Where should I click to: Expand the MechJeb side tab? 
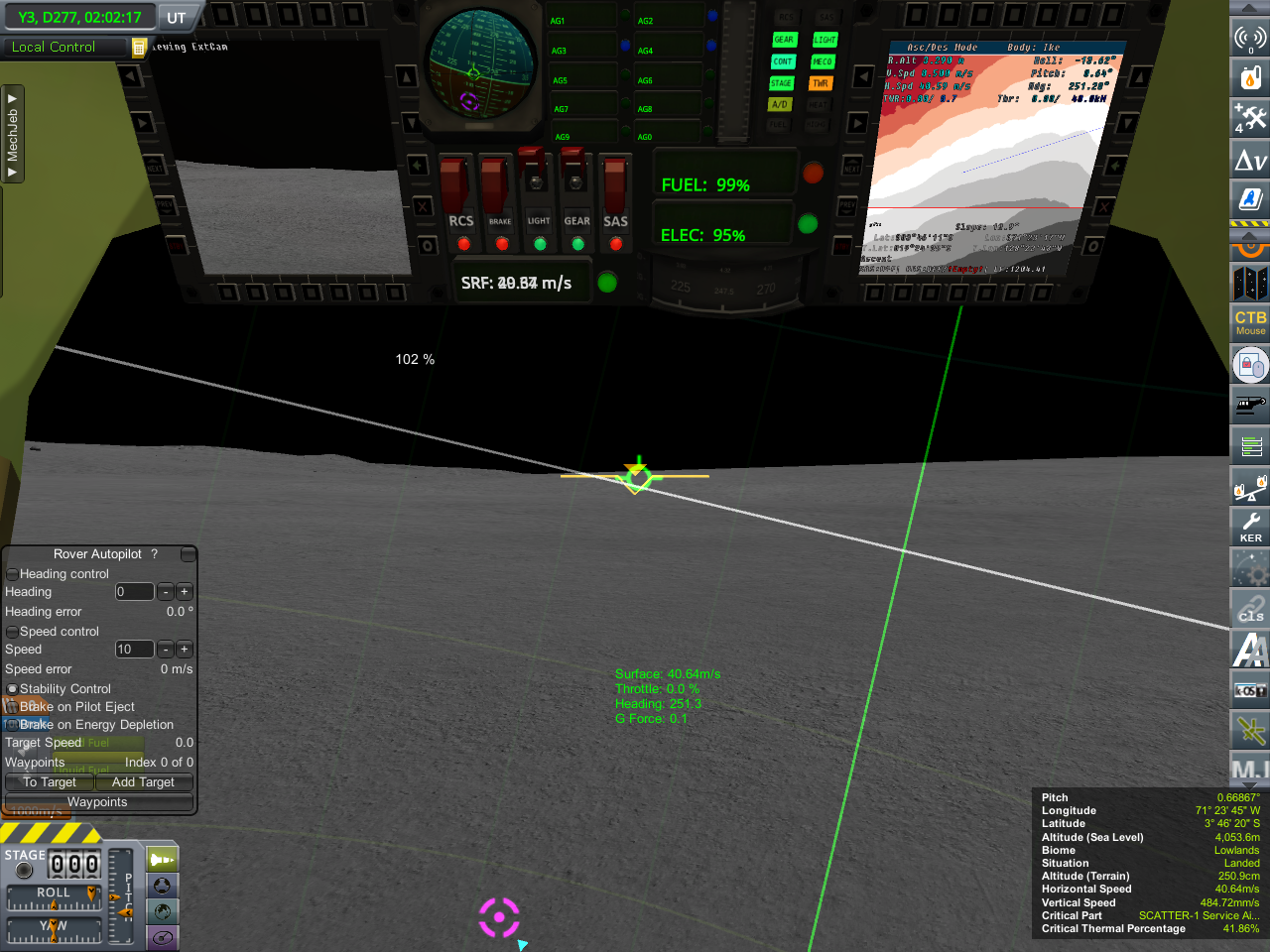coord(13,134)
